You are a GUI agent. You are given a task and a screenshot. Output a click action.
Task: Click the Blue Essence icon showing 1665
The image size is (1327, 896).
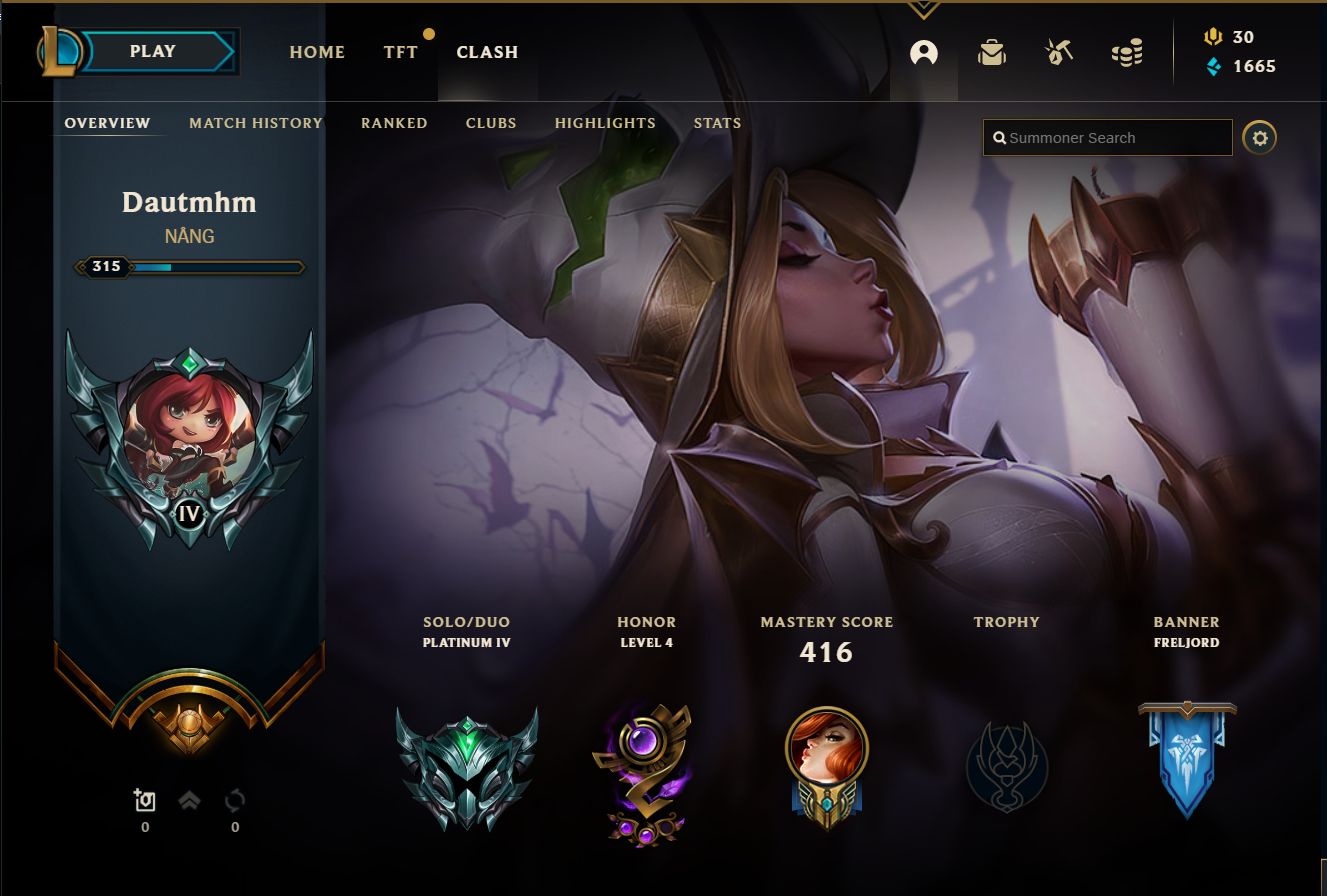click(x=1213, y=67)
